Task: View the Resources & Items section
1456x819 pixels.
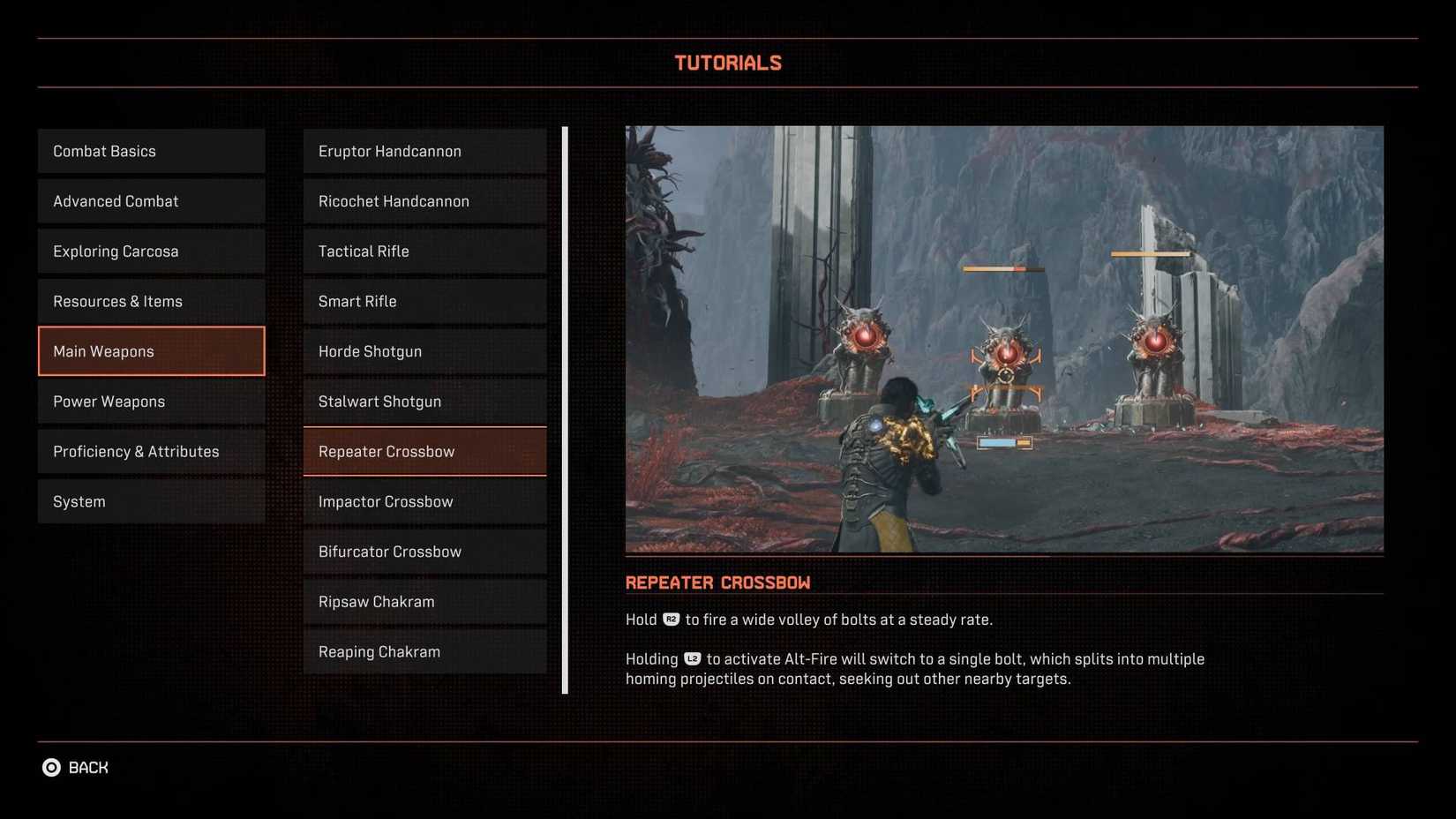Action: point(151,301)
